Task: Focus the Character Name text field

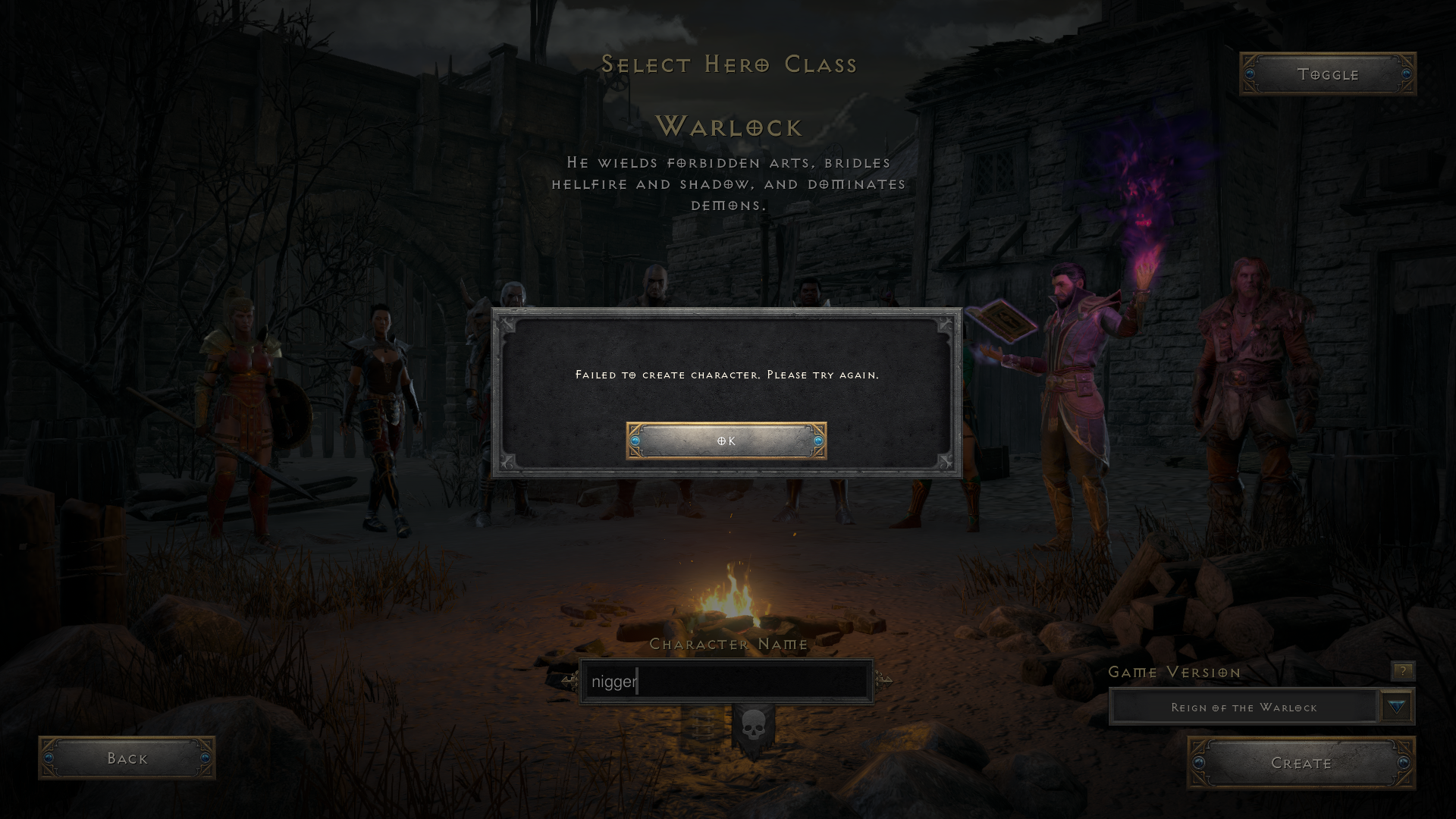Action: (x=726, y=681)
